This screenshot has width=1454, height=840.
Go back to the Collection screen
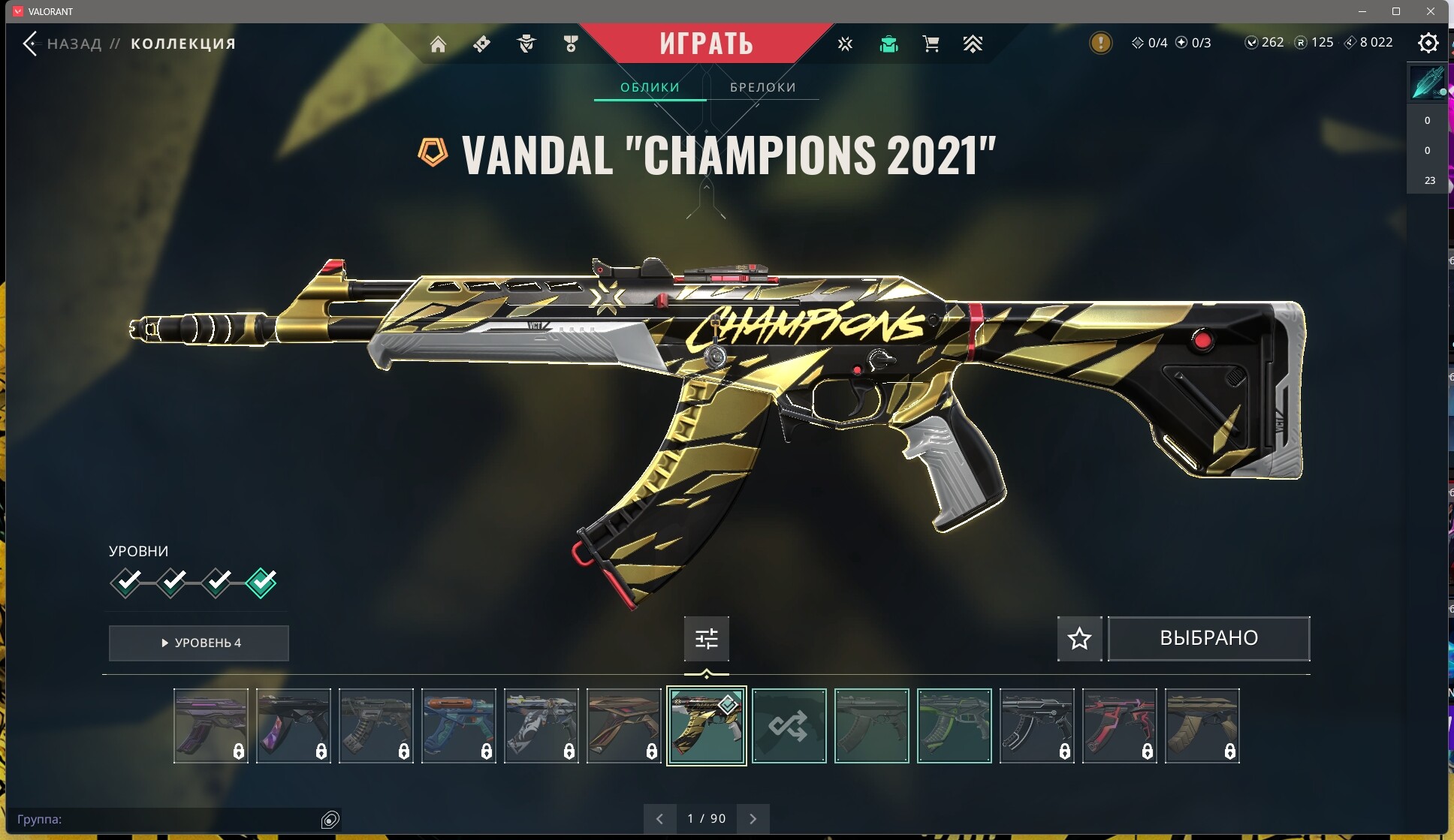pos(31,44)
